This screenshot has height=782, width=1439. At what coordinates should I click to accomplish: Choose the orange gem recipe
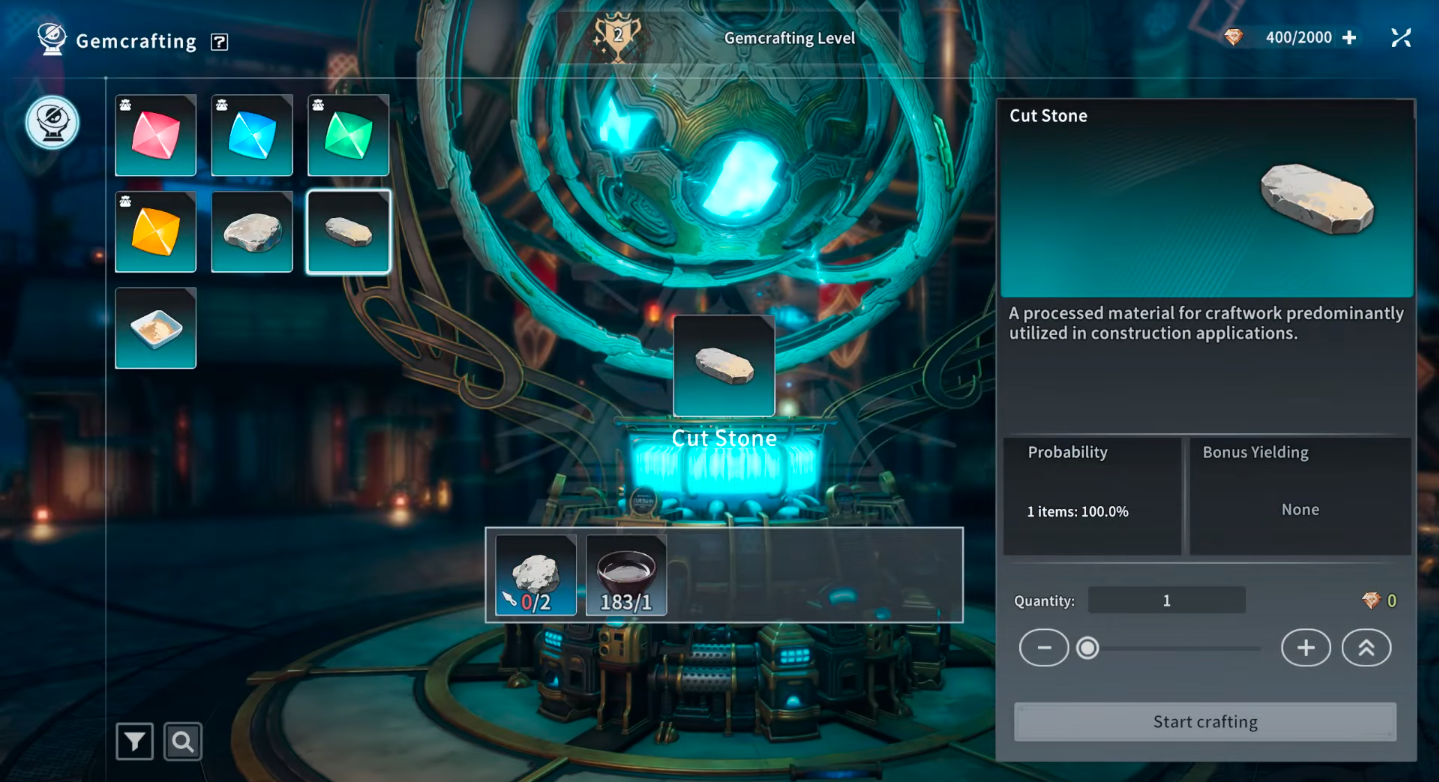point(155,232)
